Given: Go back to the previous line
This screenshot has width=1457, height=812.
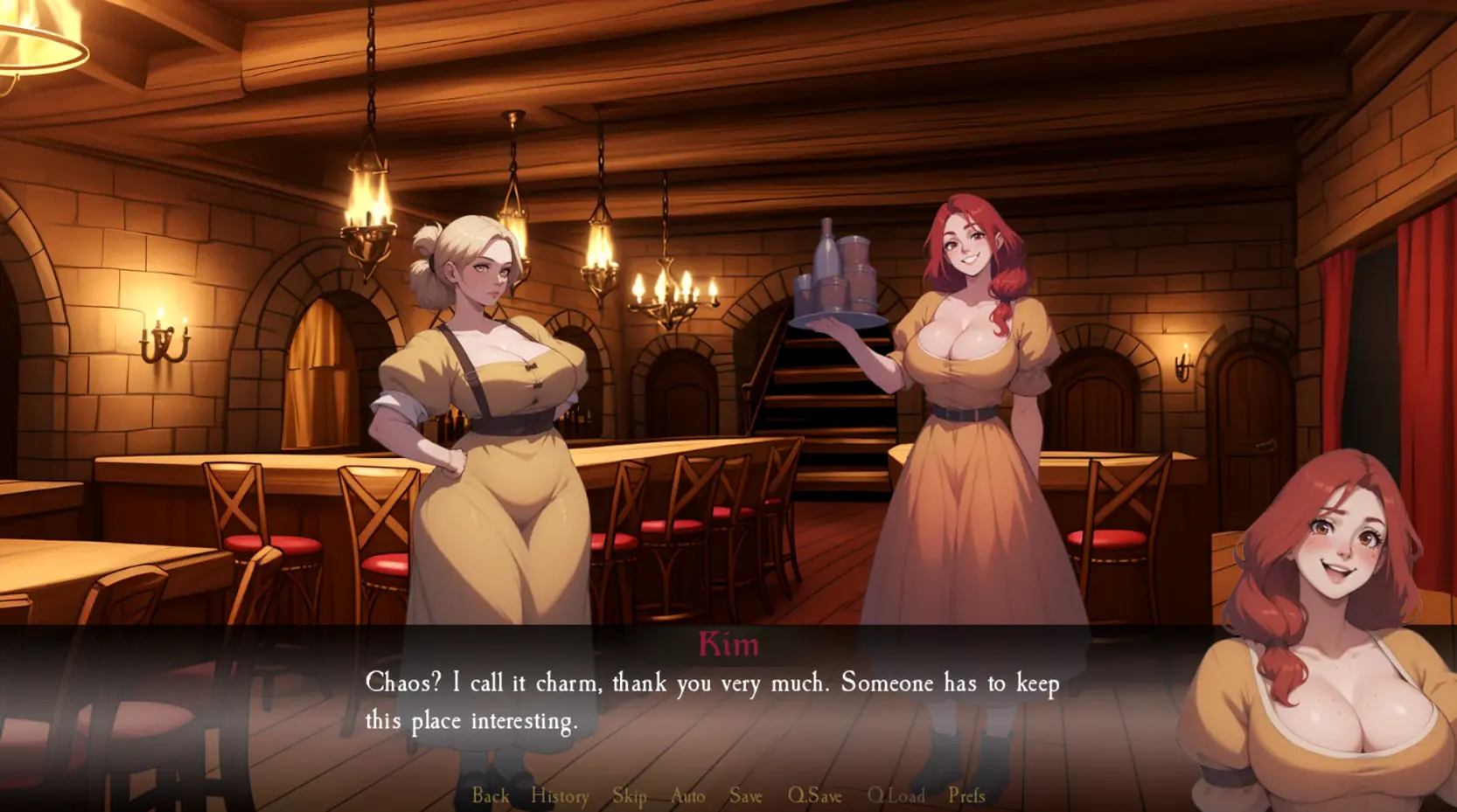Looking at the screenshot, I should coord(491,795).
